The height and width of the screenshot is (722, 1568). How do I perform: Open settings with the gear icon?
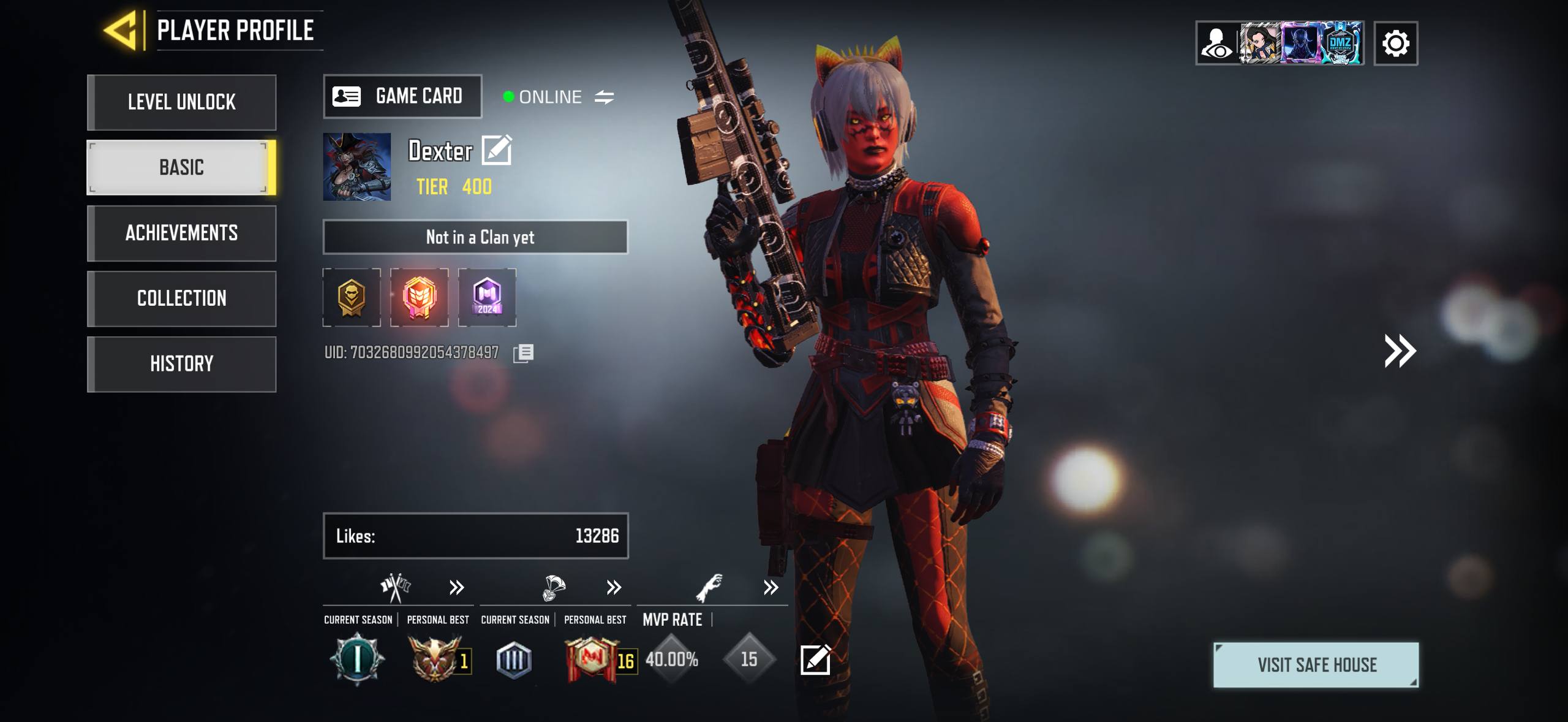click(1395, 44)
